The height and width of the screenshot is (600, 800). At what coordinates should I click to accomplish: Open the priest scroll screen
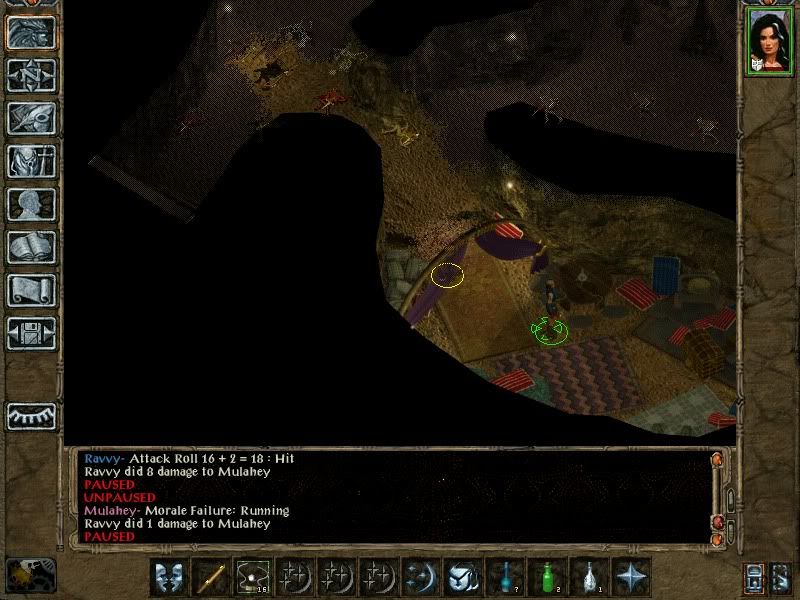click(x=31, y=290)
